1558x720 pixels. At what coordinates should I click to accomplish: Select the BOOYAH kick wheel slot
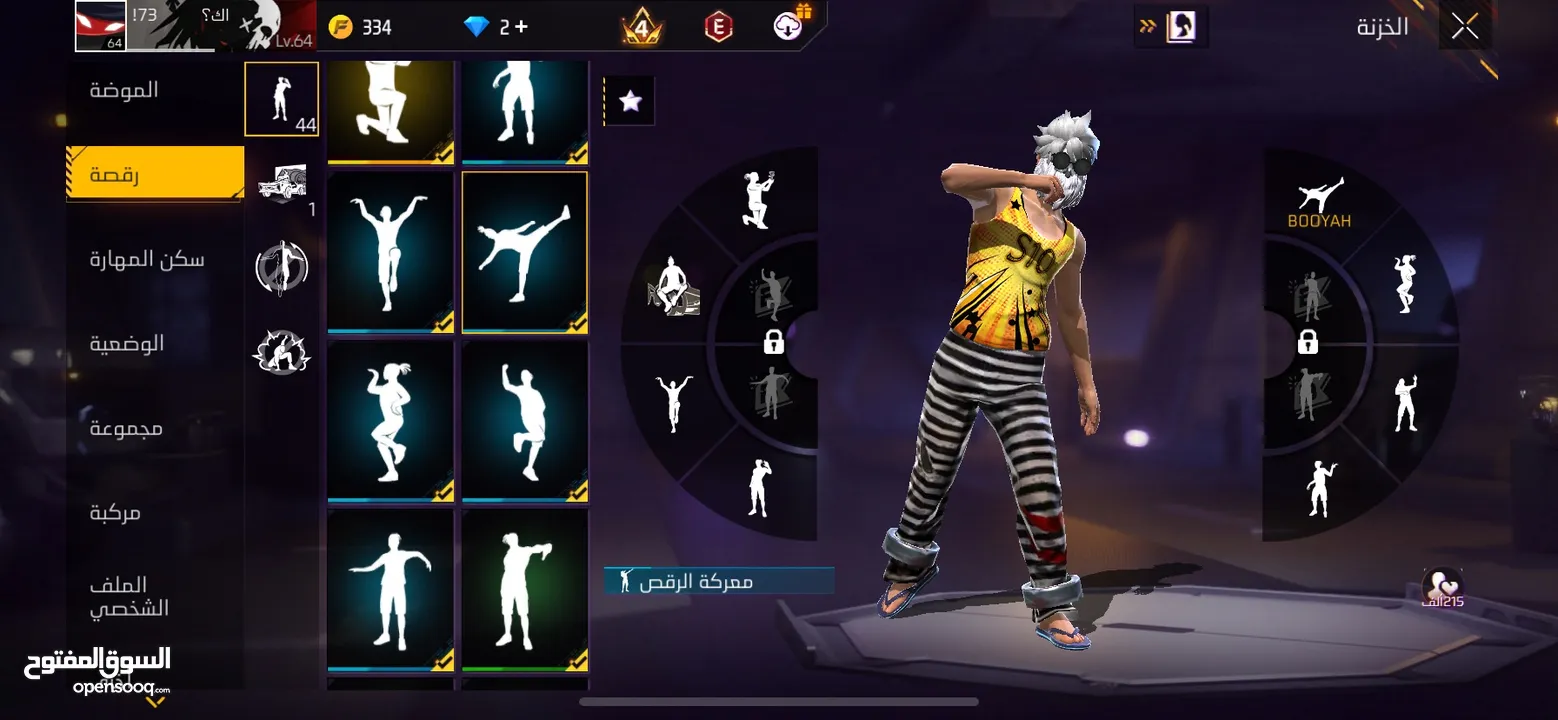click(x=1319, y=203)
